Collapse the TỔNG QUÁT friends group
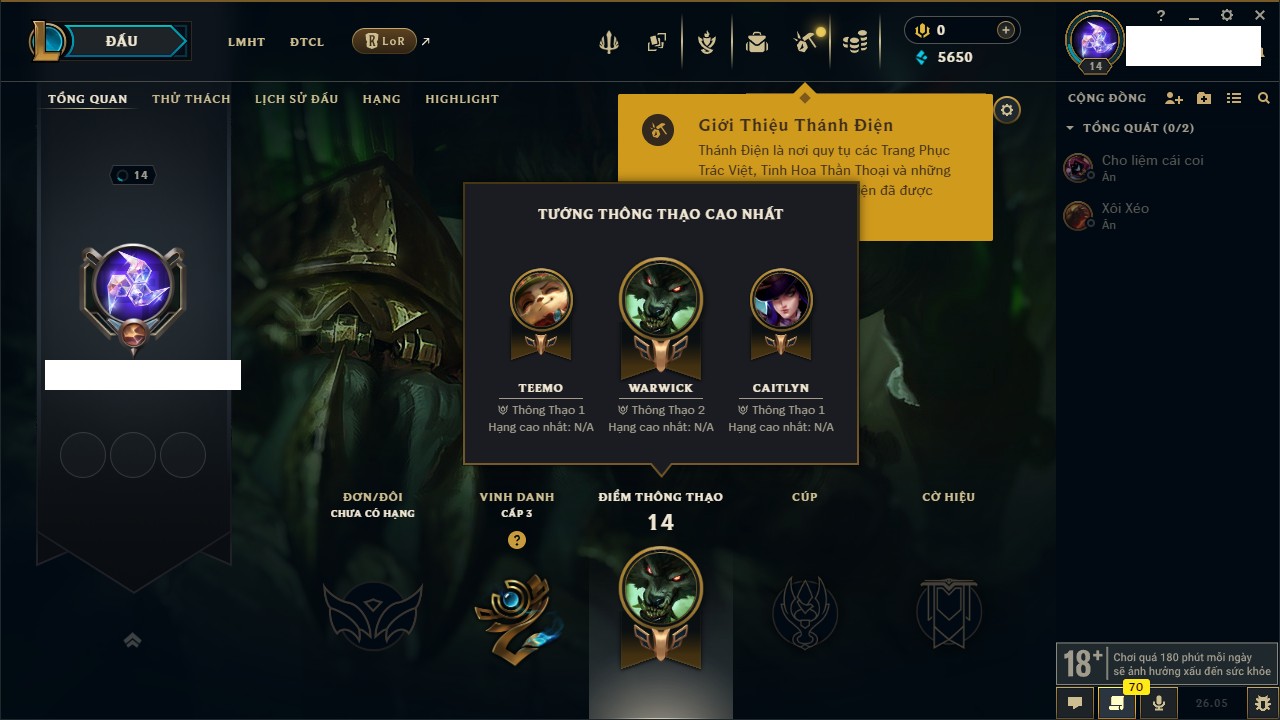 (1070, 128)
